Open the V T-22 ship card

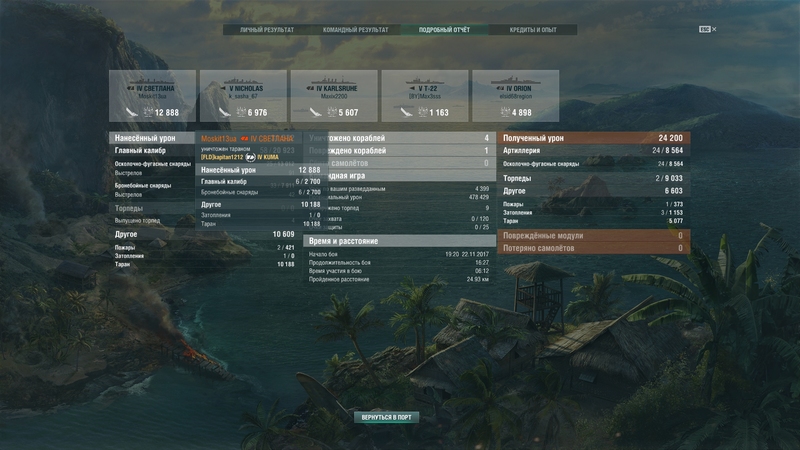coord(424,96)
